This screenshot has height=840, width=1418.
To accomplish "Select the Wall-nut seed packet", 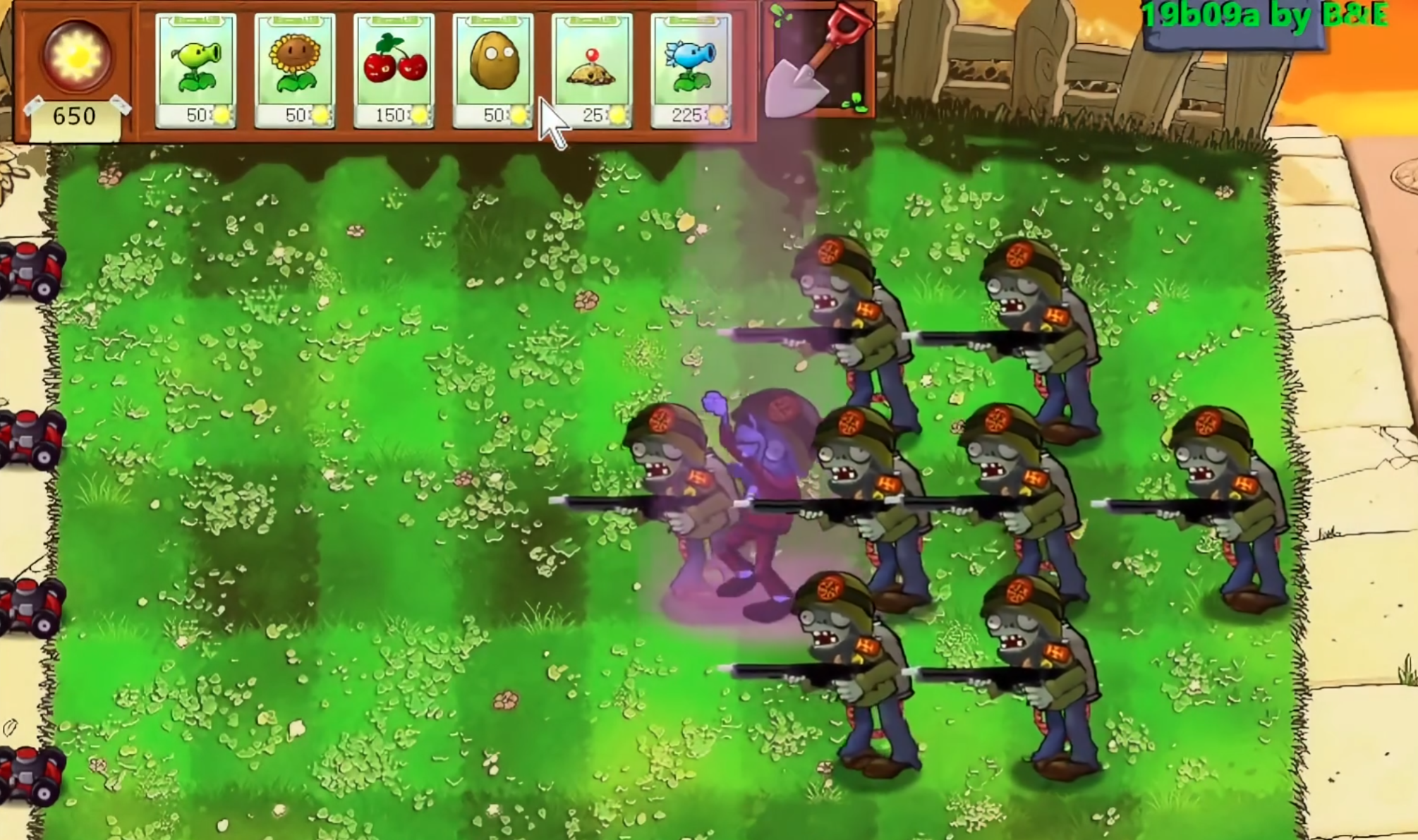I will 492,71.
